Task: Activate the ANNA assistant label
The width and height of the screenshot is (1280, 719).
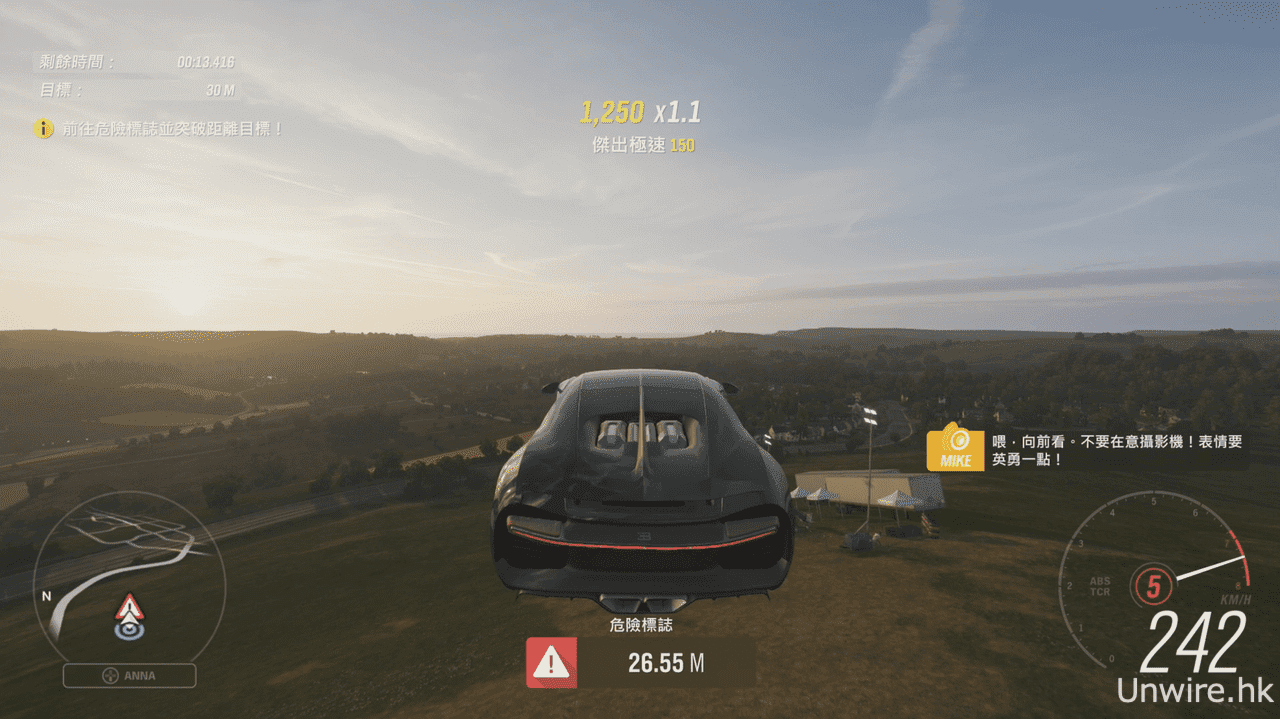Action: (130, 676)
